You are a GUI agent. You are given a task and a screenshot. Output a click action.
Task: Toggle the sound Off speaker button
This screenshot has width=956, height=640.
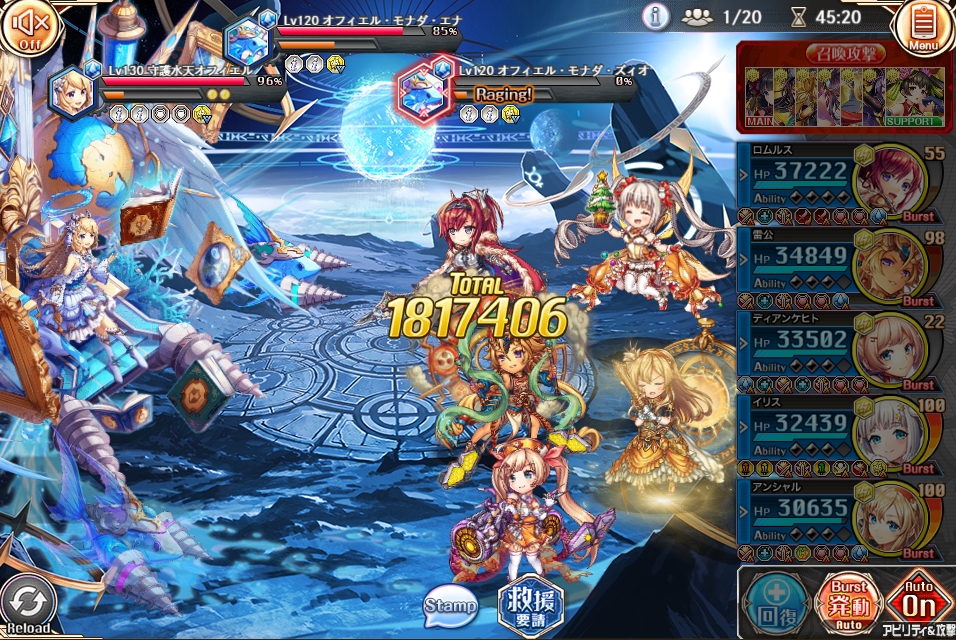[25, 26]
